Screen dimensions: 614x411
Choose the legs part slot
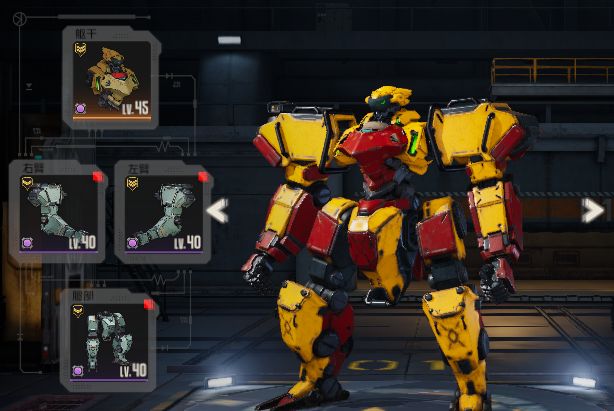tap(108, 340)
